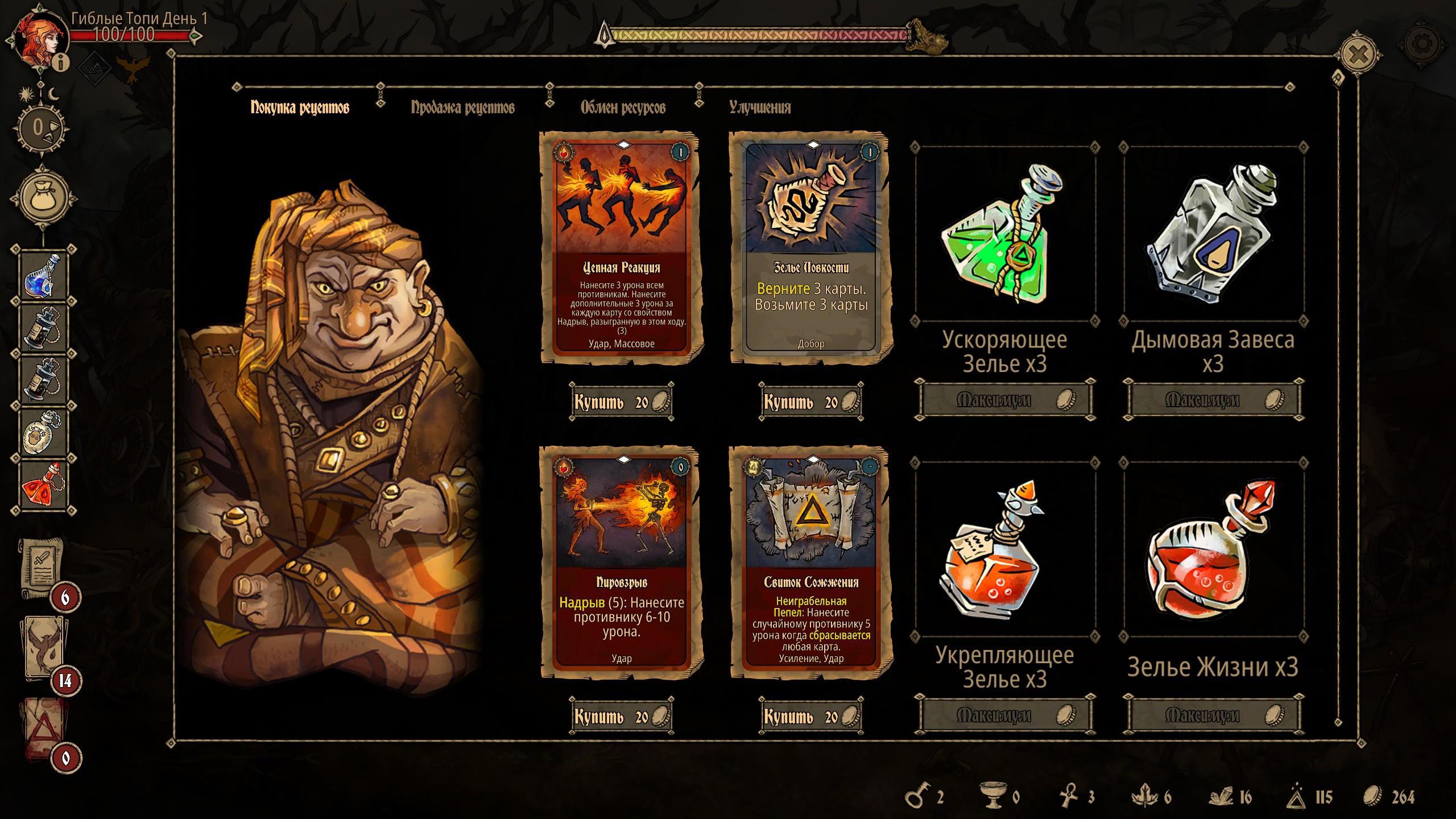The width and height of the screenshot is (1456, 819).
Task: Select the Улучшения tab
Action: point(760,107)
